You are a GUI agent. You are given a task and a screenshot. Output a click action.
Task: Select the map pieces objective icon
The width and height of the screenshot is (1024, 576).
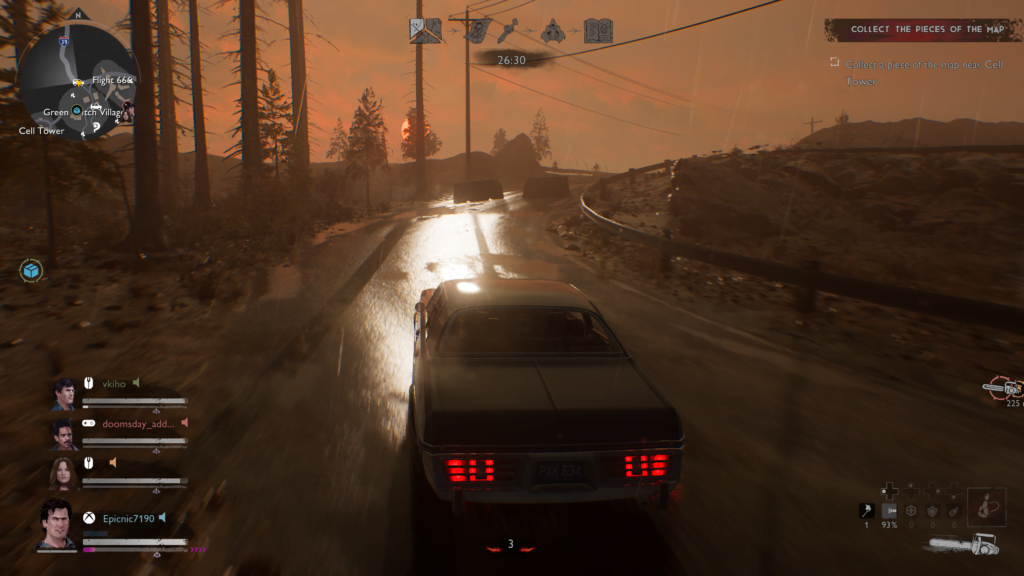(425, 31)
